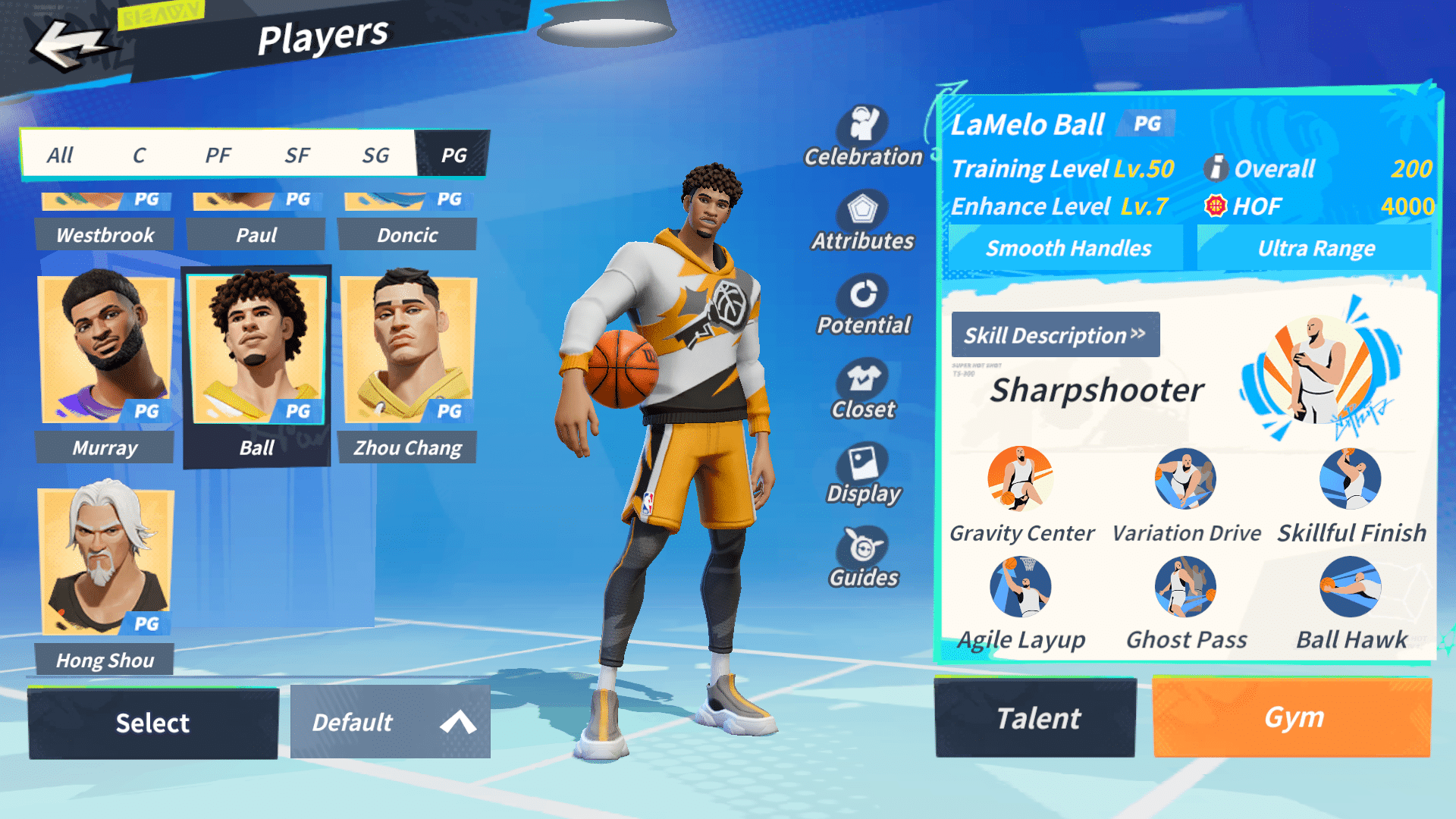Go back with the arrow button

click(70, 45)
